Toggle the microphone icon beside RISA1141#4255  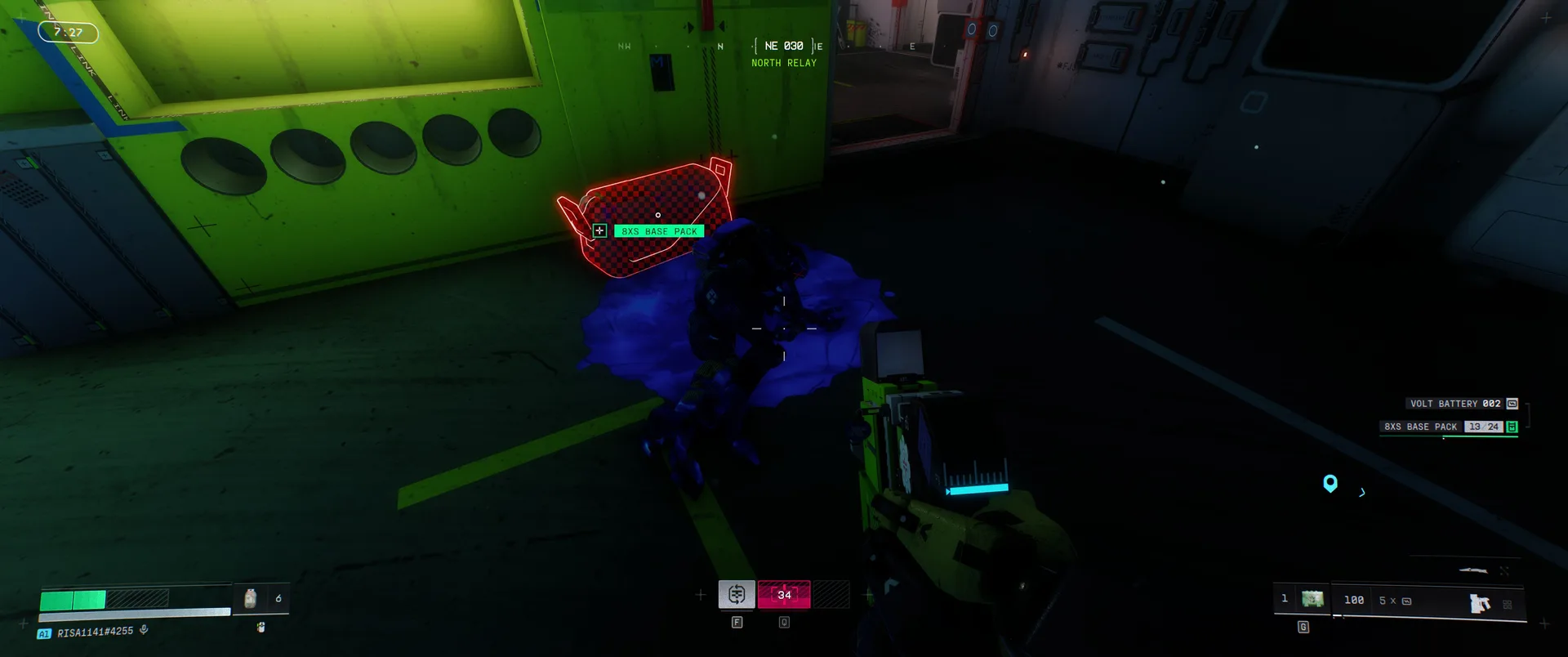pyautogui.click(x=144, y=630)
